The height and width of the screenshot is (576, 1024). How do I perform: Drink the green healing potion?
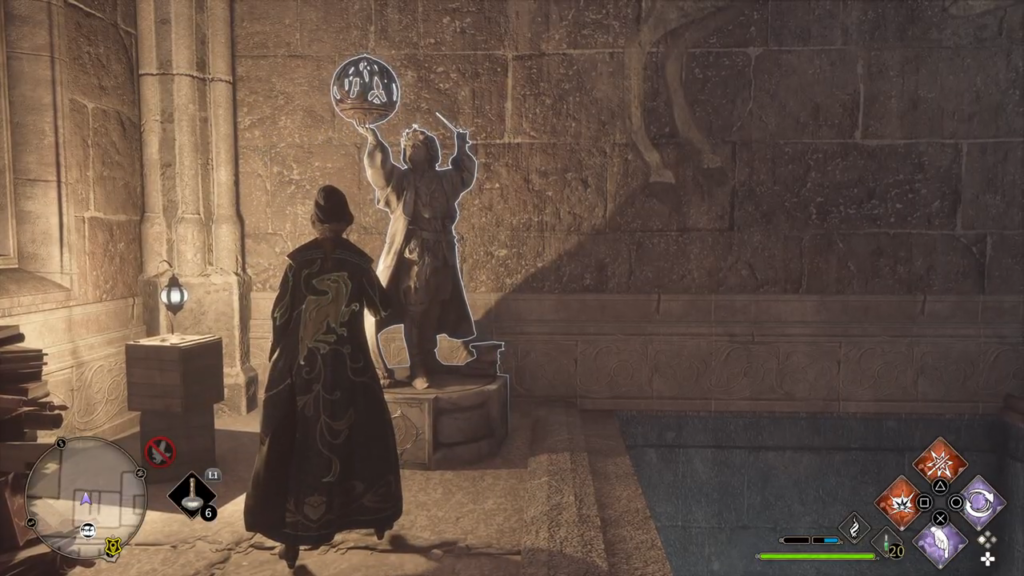click(x=885, y=541)
